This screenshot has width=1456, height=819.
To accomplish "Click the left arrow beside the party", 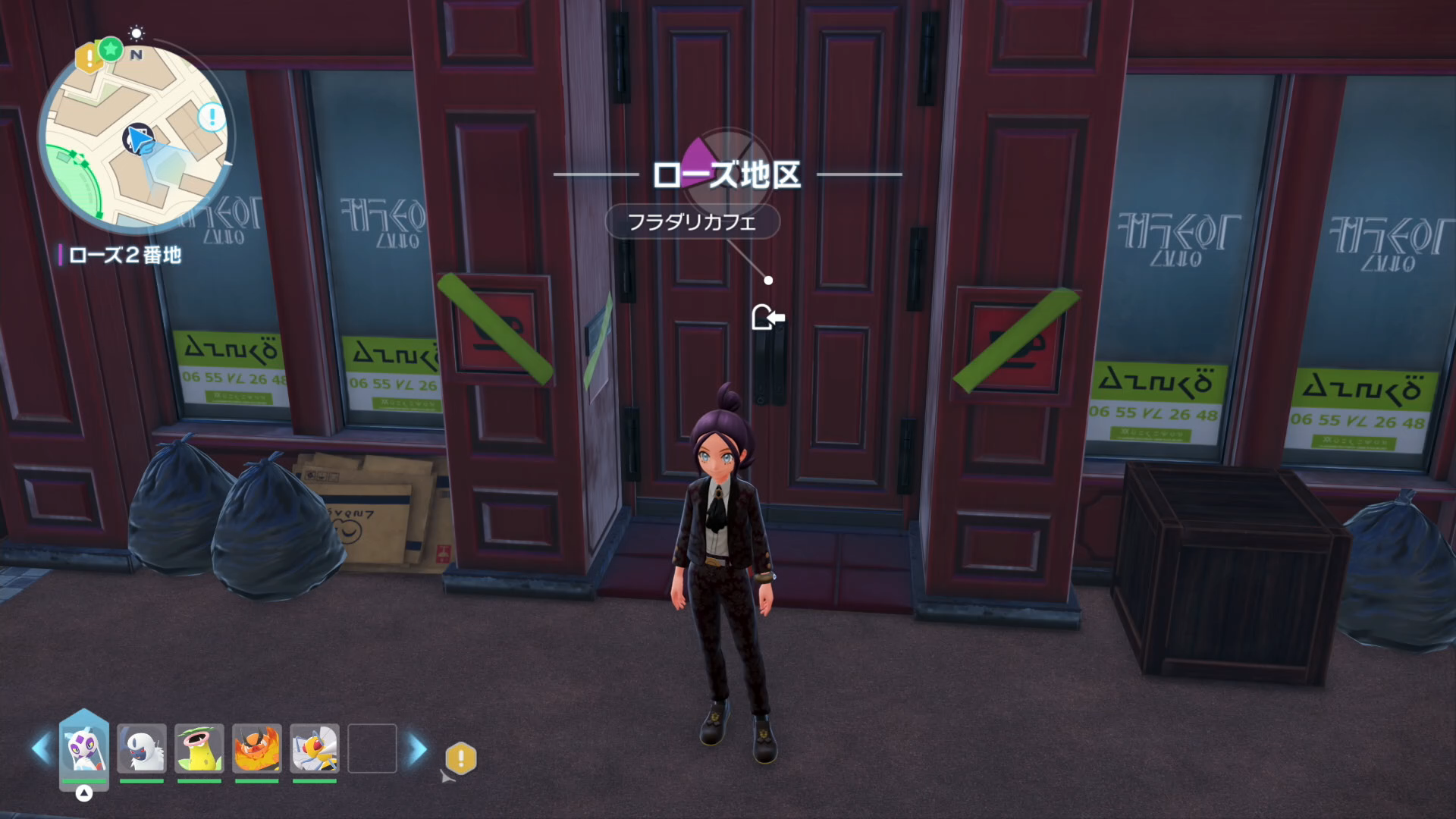I will point(40,748).
